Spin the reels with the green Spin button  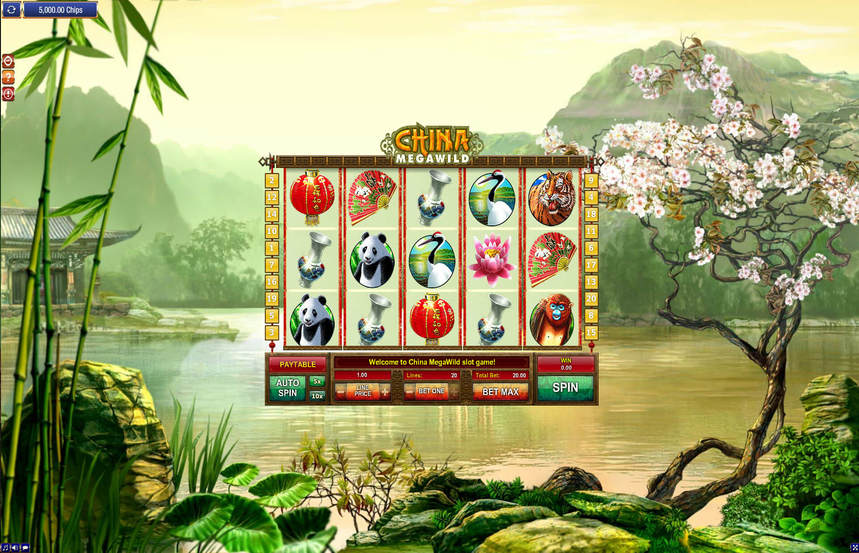pos(565,387)
